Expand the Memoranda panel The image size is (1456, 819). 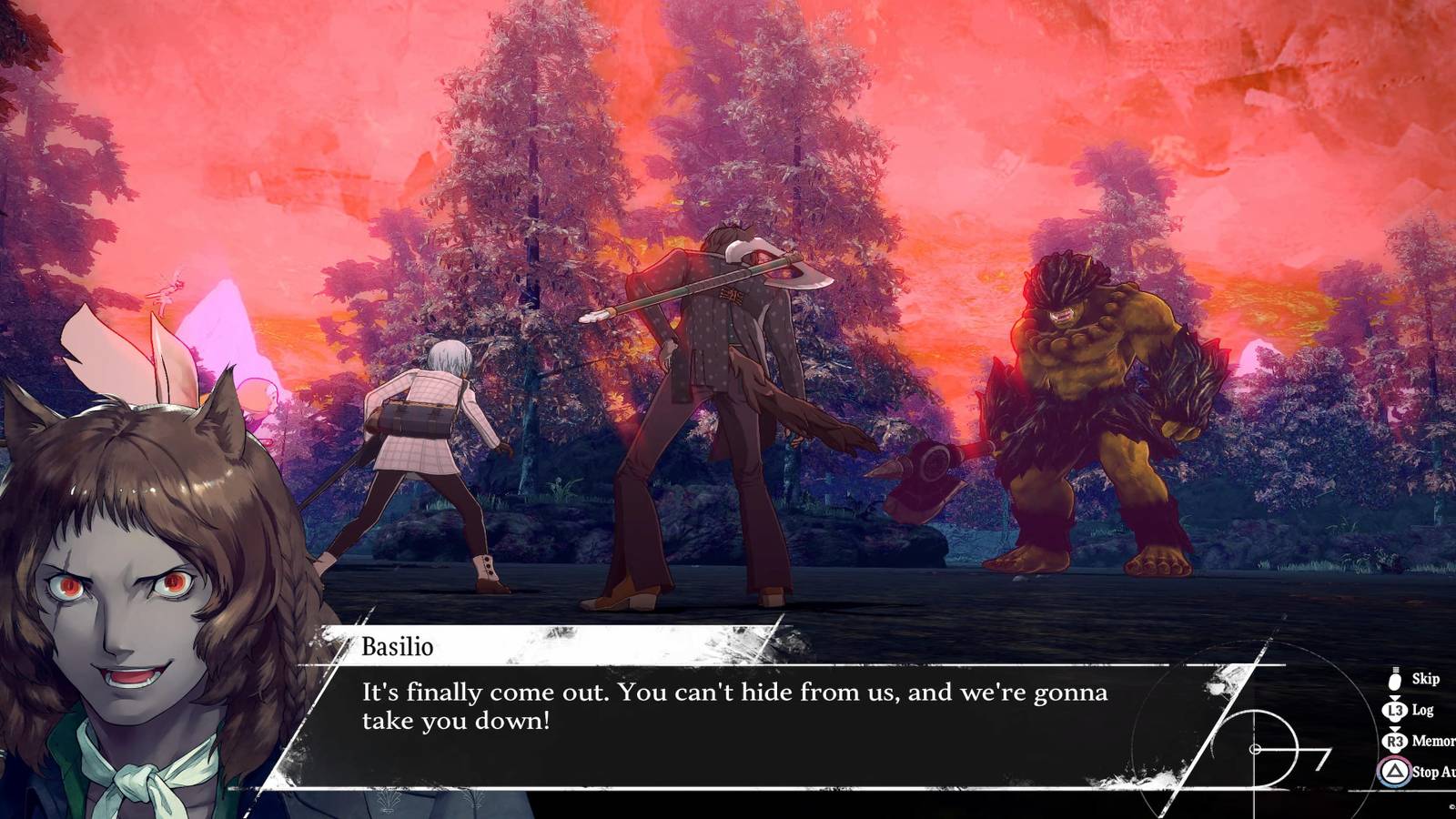(x=1435, y=741)
